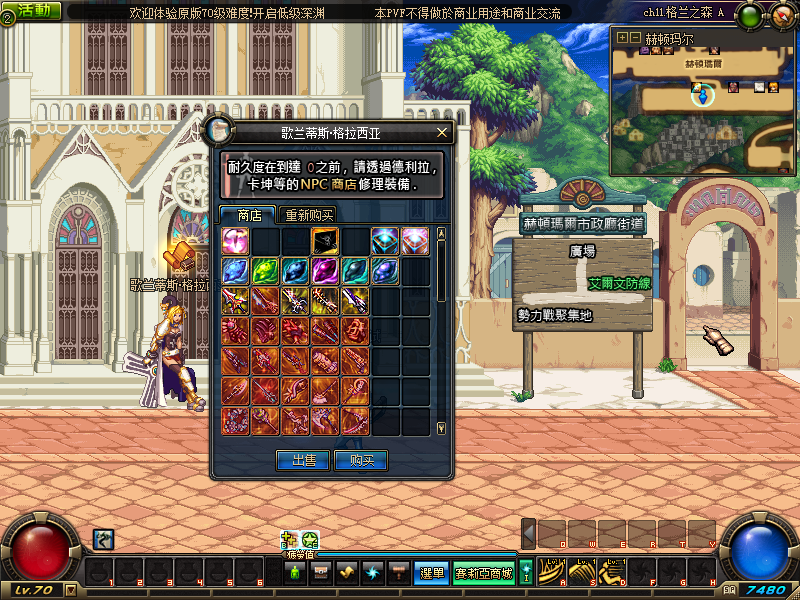
Task: Click the 购买 buy button
Action: [x=361, y=460]
